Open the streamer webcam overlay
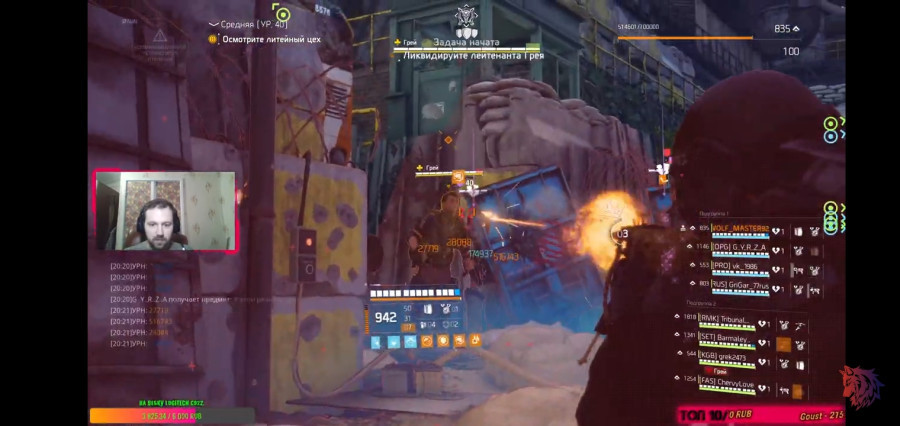Viewport: 900px width, 426px height. 165,211
